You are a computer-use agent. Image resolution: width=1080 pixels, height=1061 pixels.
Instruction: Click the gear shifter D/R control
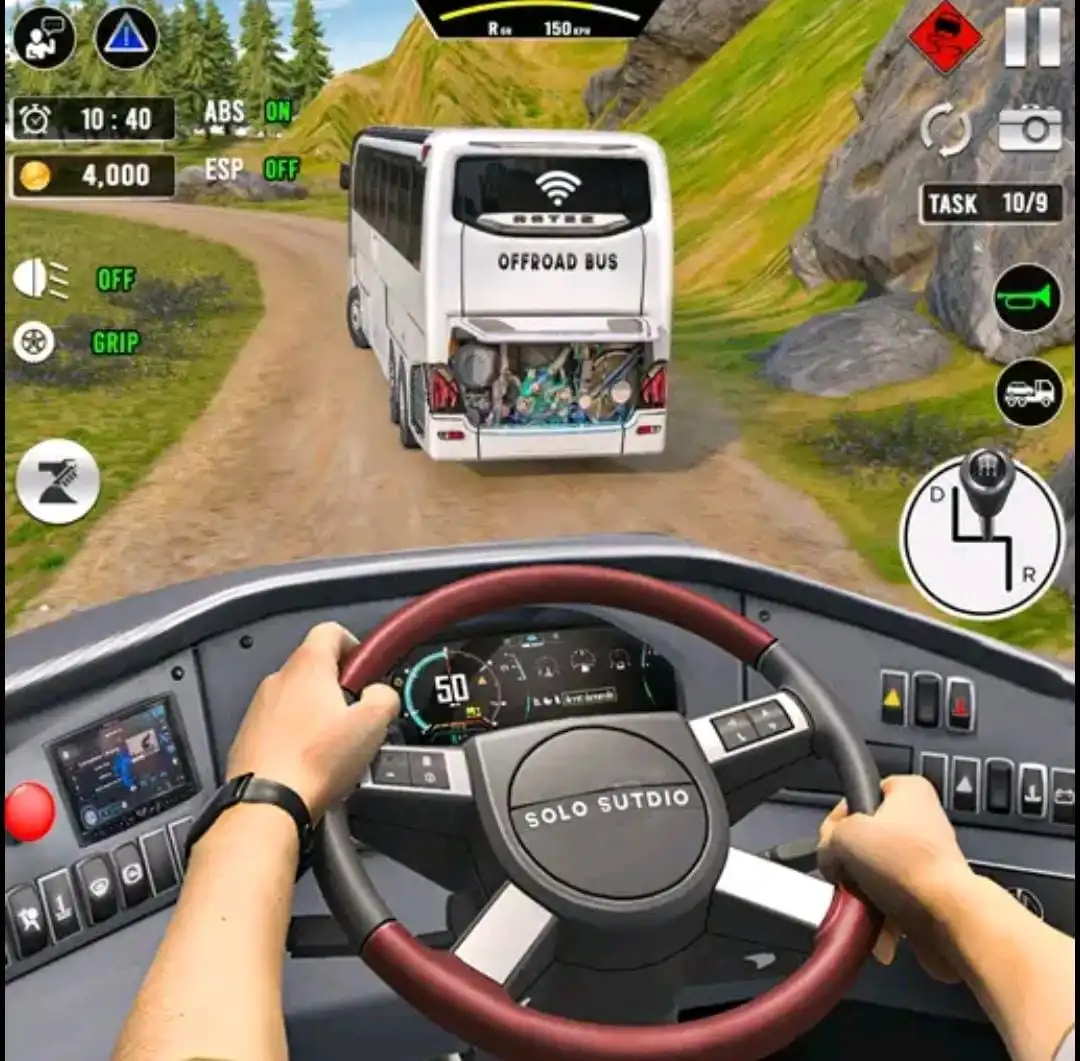982,533
